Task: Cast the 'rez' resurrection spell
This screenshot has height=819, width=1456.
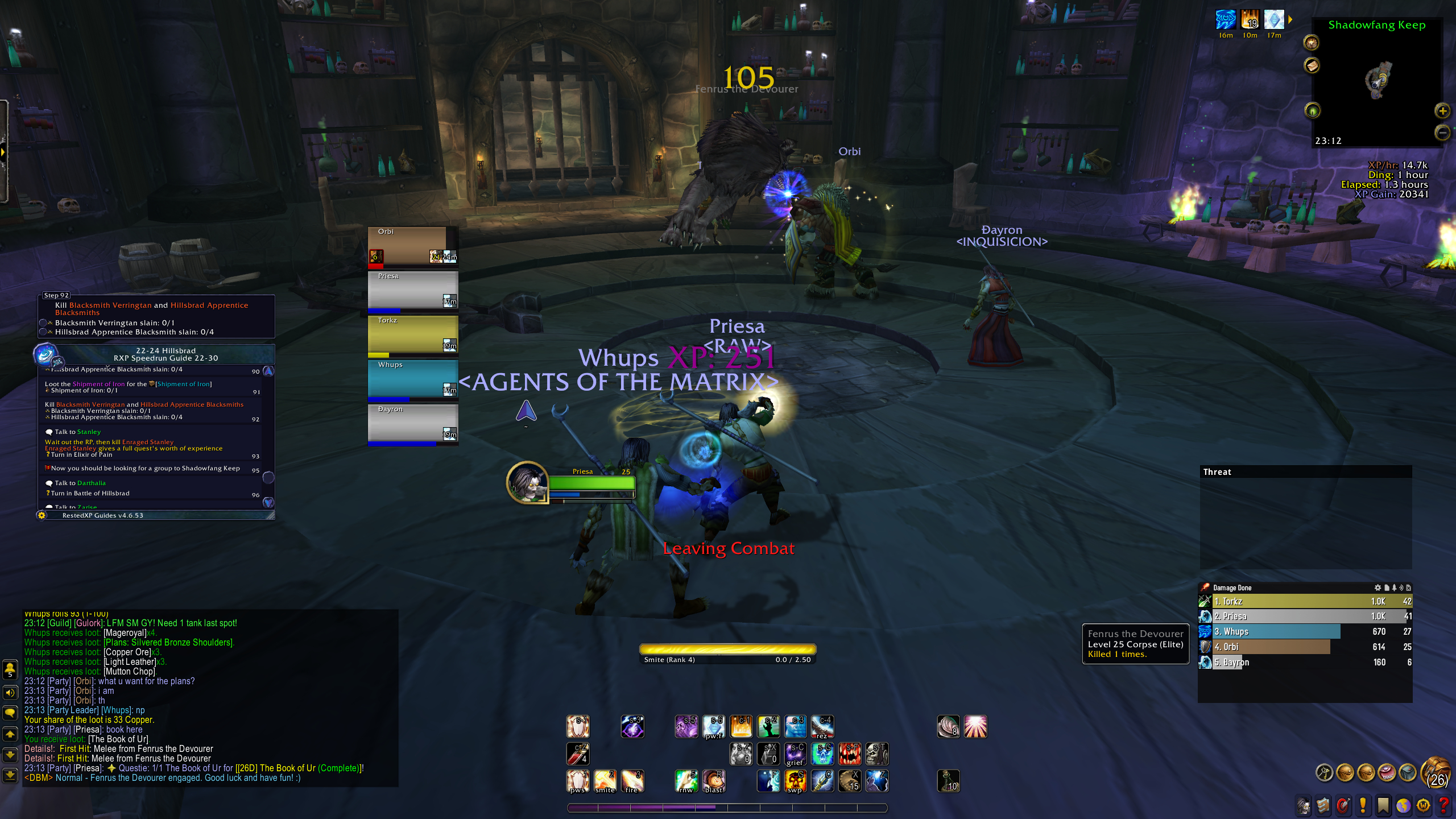Action: click(x=822, y=726)
